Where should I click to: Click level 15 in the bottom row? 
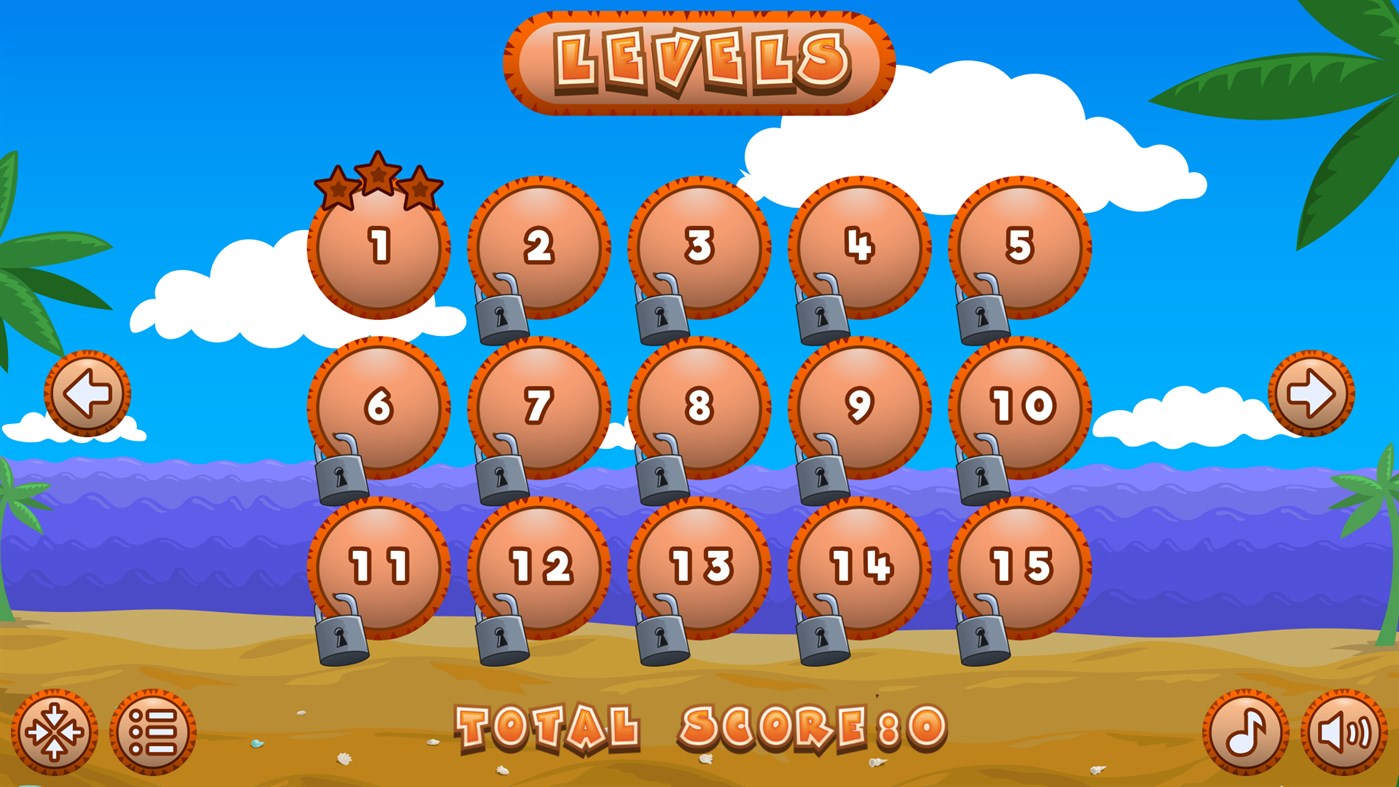click(1020, 565)
